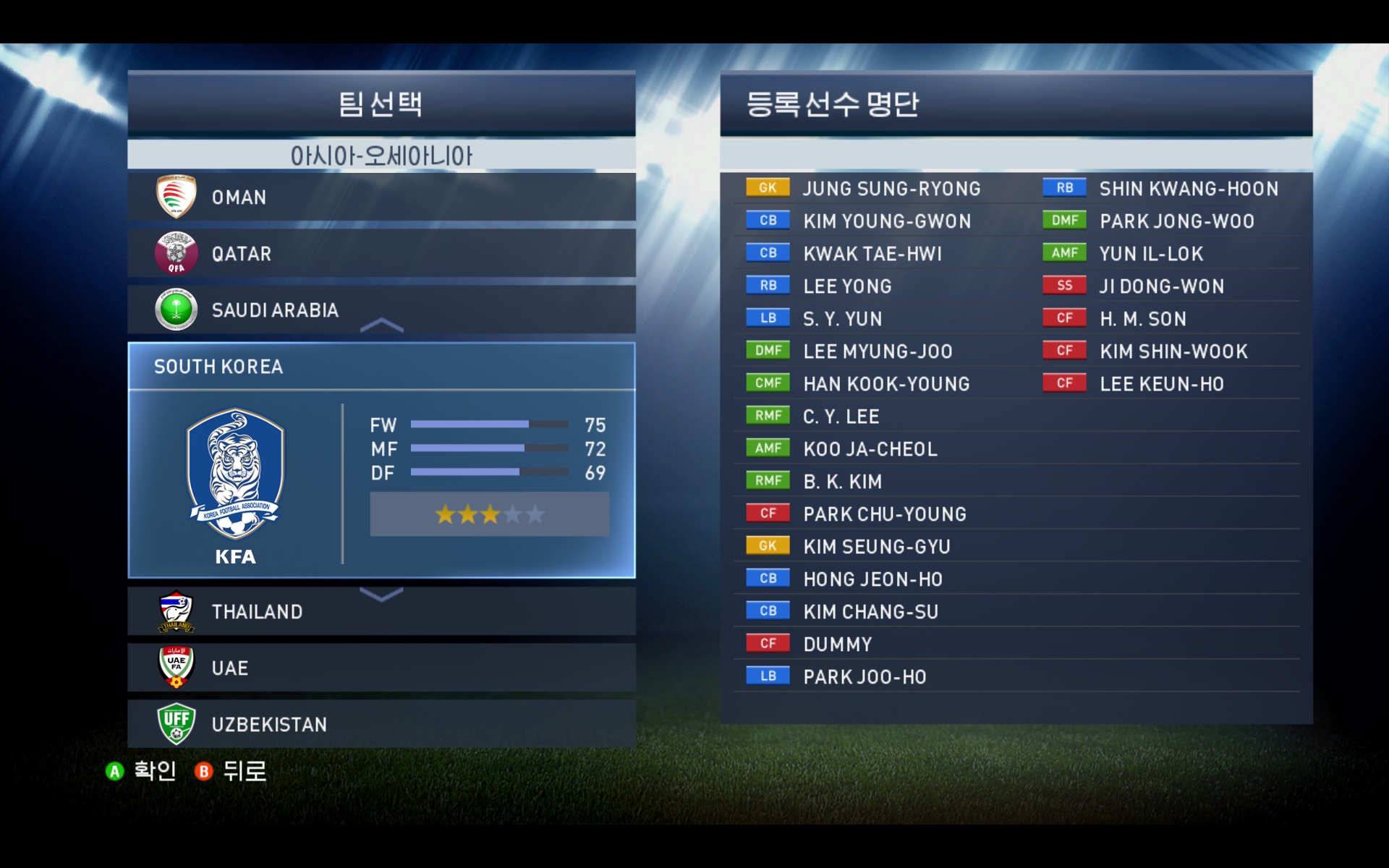
Task: Click the KFA tiger crest emblem
Action: tap(235, 474)
